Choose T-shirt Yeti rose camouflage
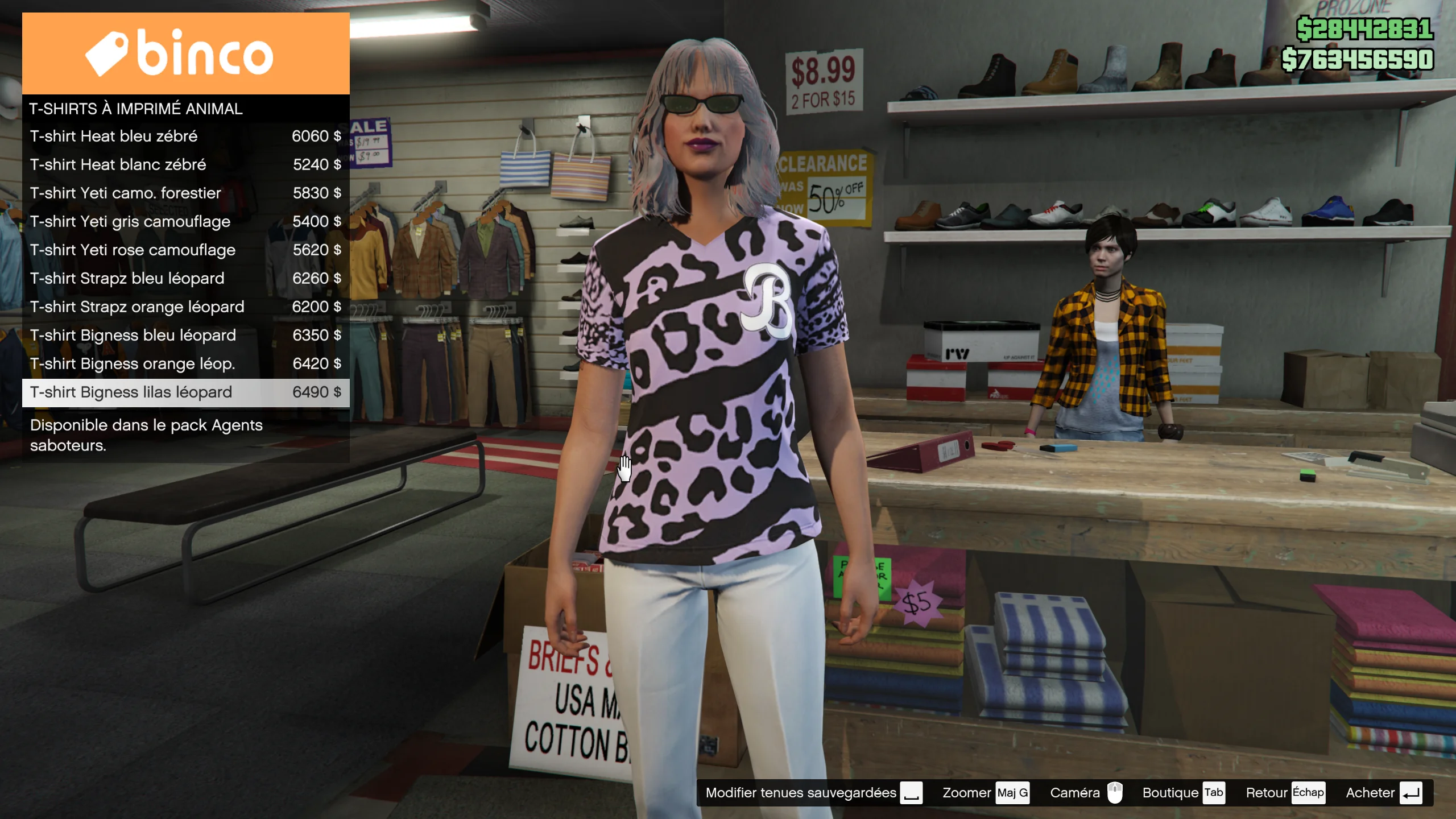This screenshot has height=819, width=1456. [185, 250]
